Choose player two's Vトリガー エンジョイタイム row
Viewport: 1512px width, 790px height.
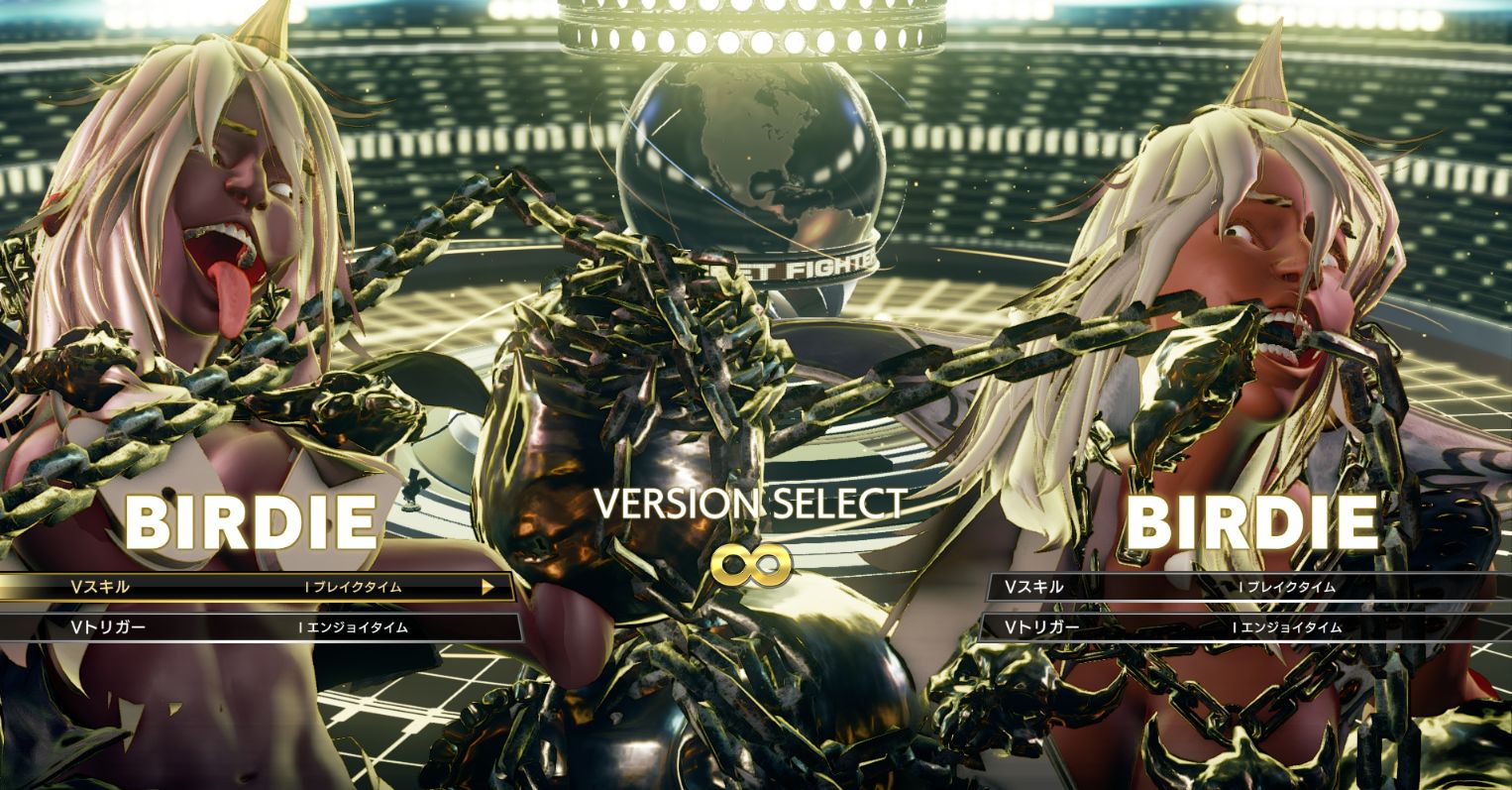click(1243, 627)
